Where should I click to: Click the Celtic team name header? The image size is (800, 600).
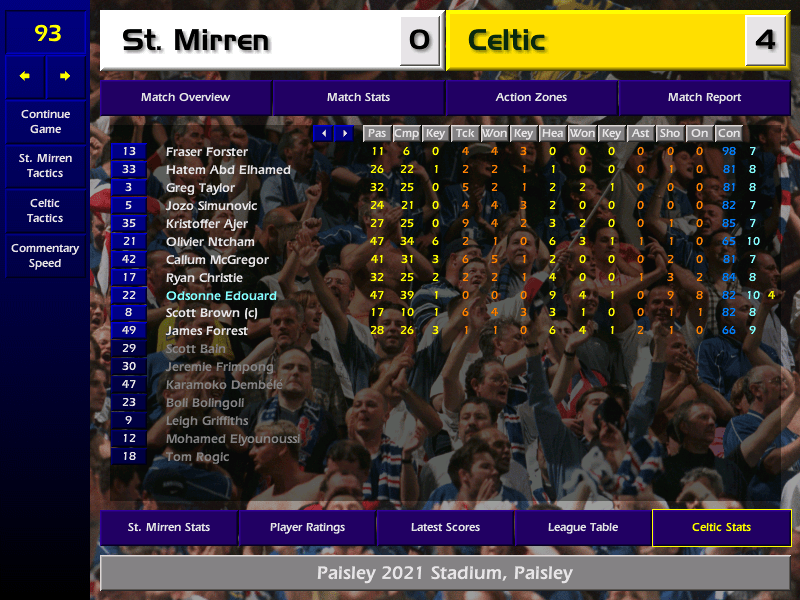(x=595, y=40)
